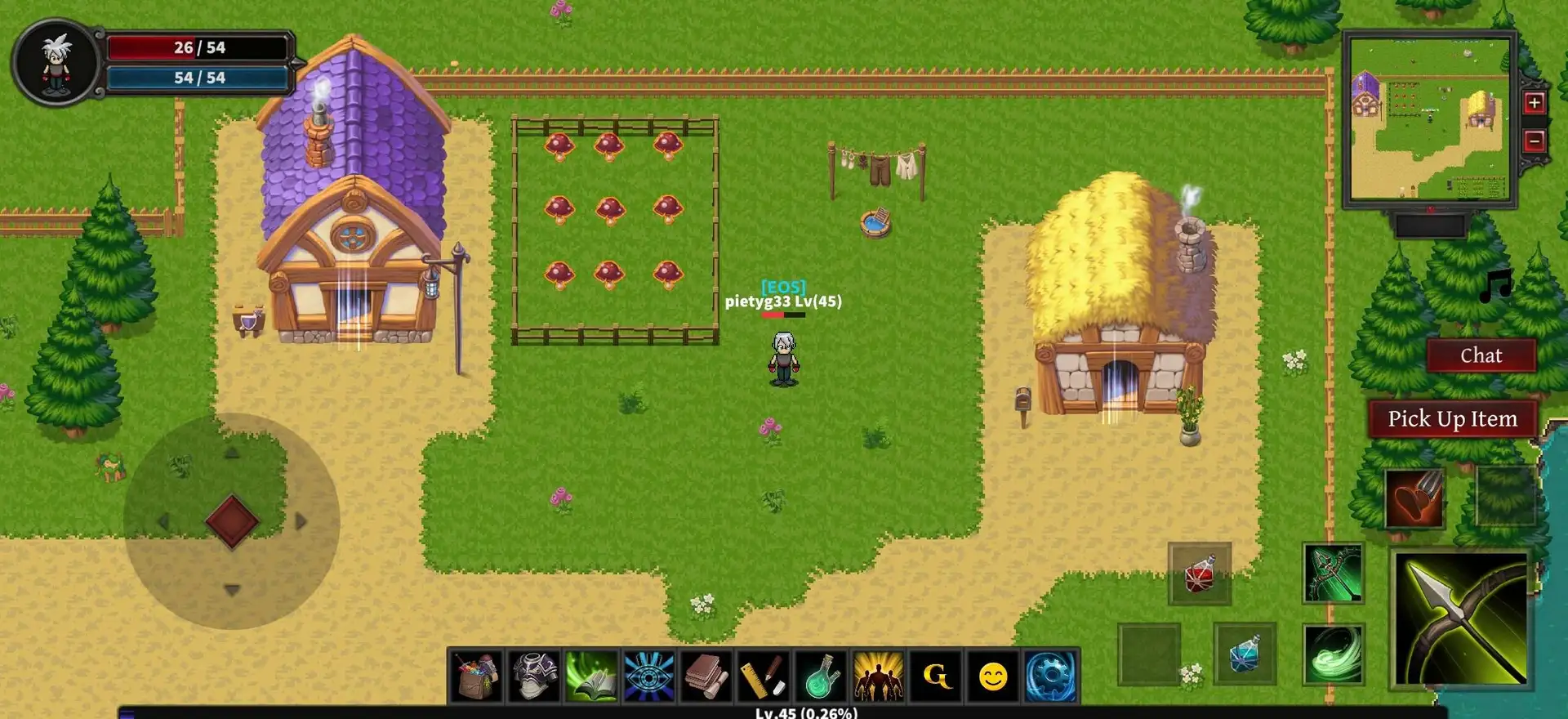Open the green spellbook skills menu
Image resolution: width=1568 pixels, height=719 pixels.
pyautogui.click(x=591, y=677)
